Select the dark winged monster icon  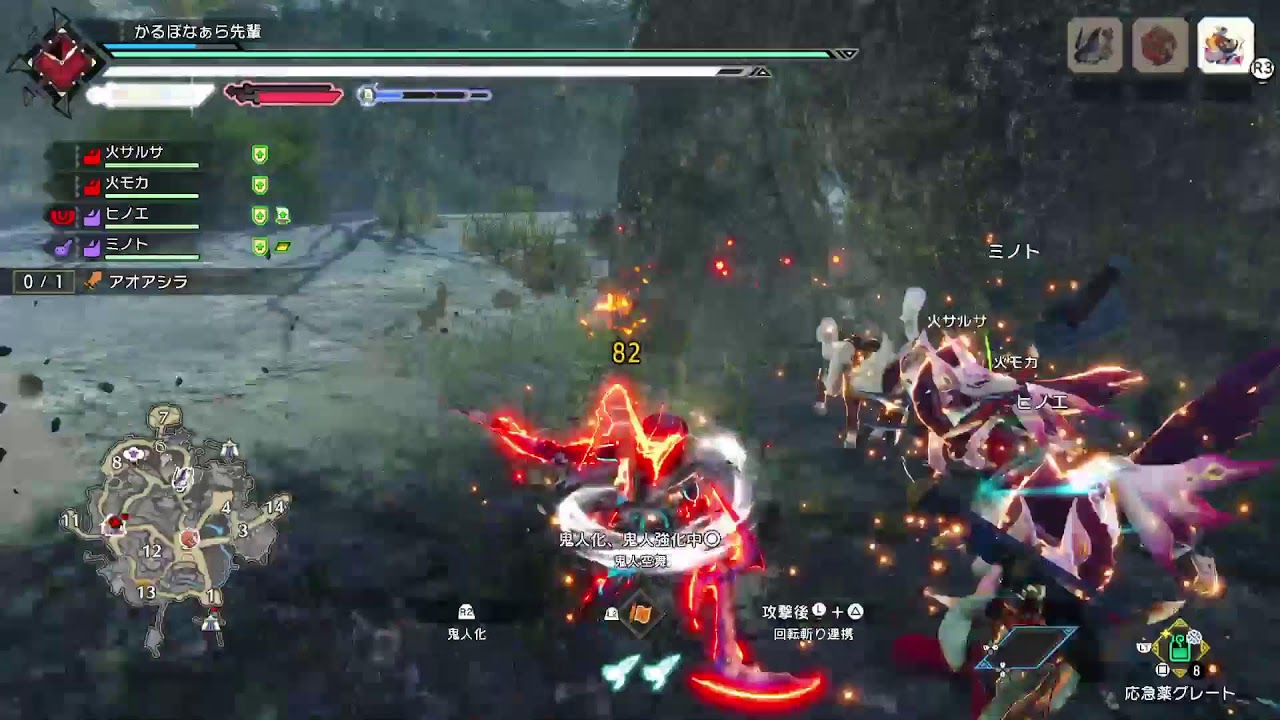[x=1095, y=45]
